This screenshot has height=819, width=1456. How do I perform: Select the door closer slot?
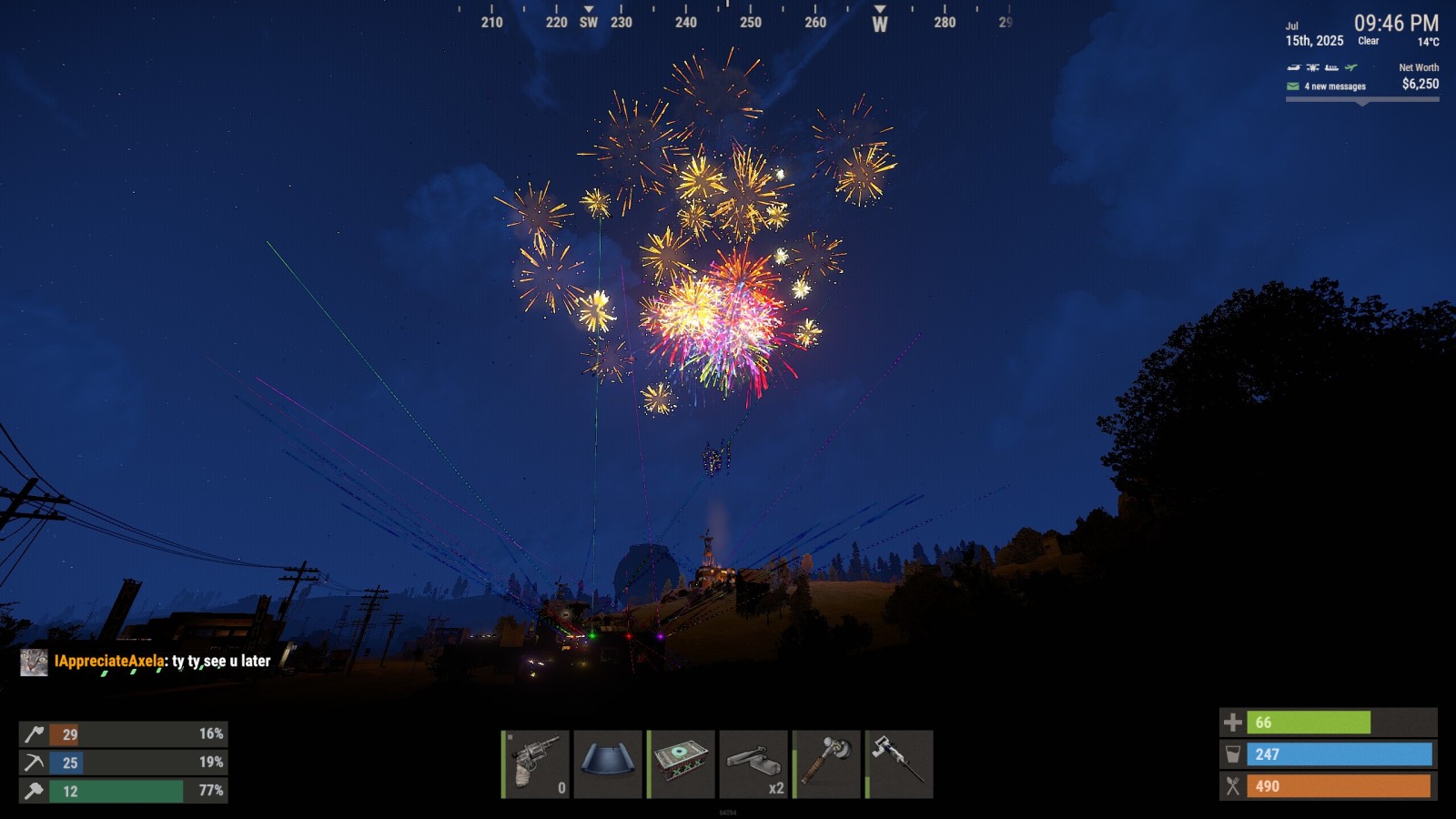753,764
